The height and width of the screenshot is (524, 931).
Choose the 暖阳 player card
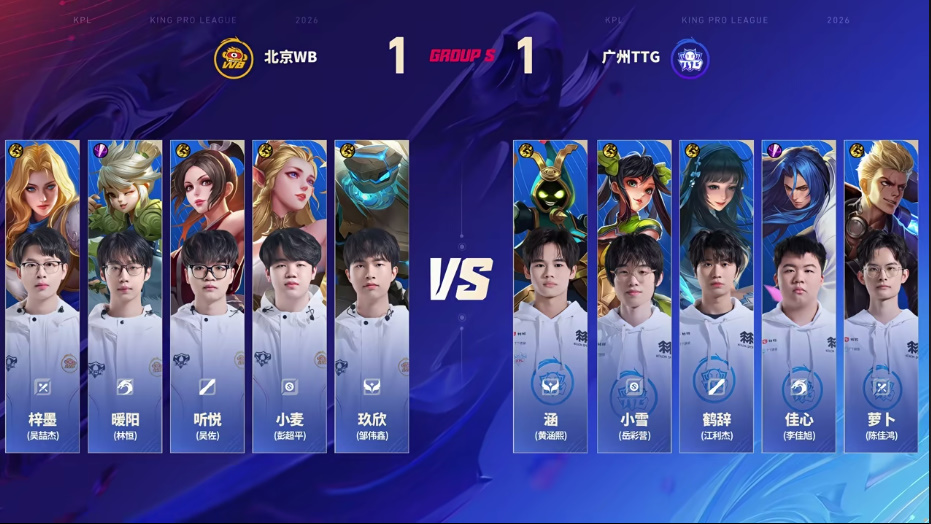pos(125,295)
